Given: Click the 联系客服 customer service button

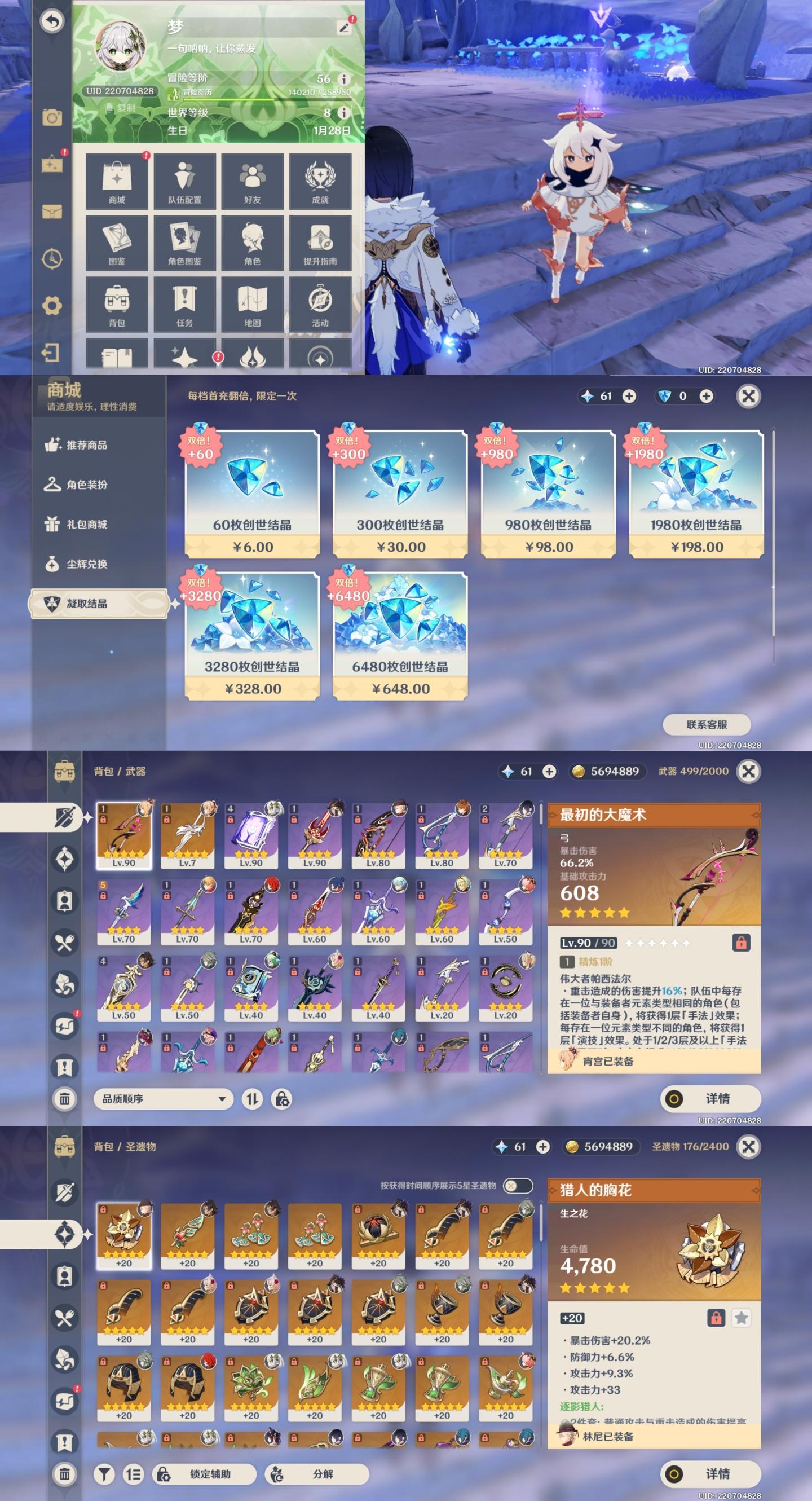Looking at the screenshot, I should click(x=707, y=725).
